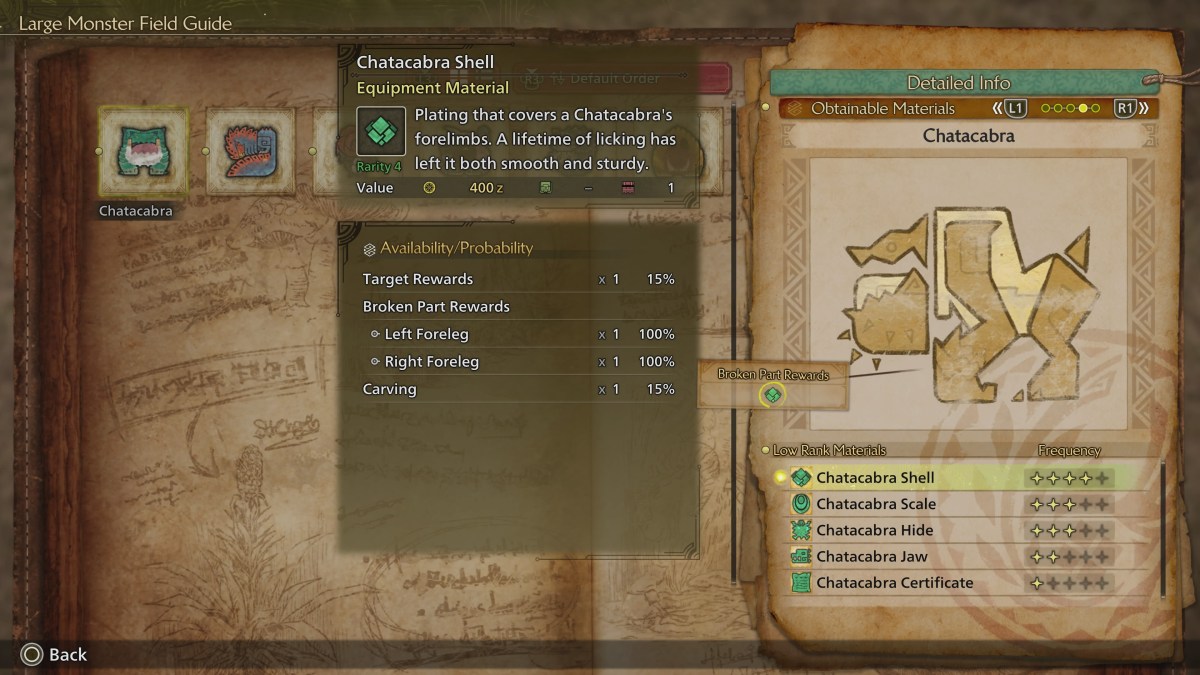Click the Left Foreleg reward row
1200x675 pixels.
[x=518, y=334]
